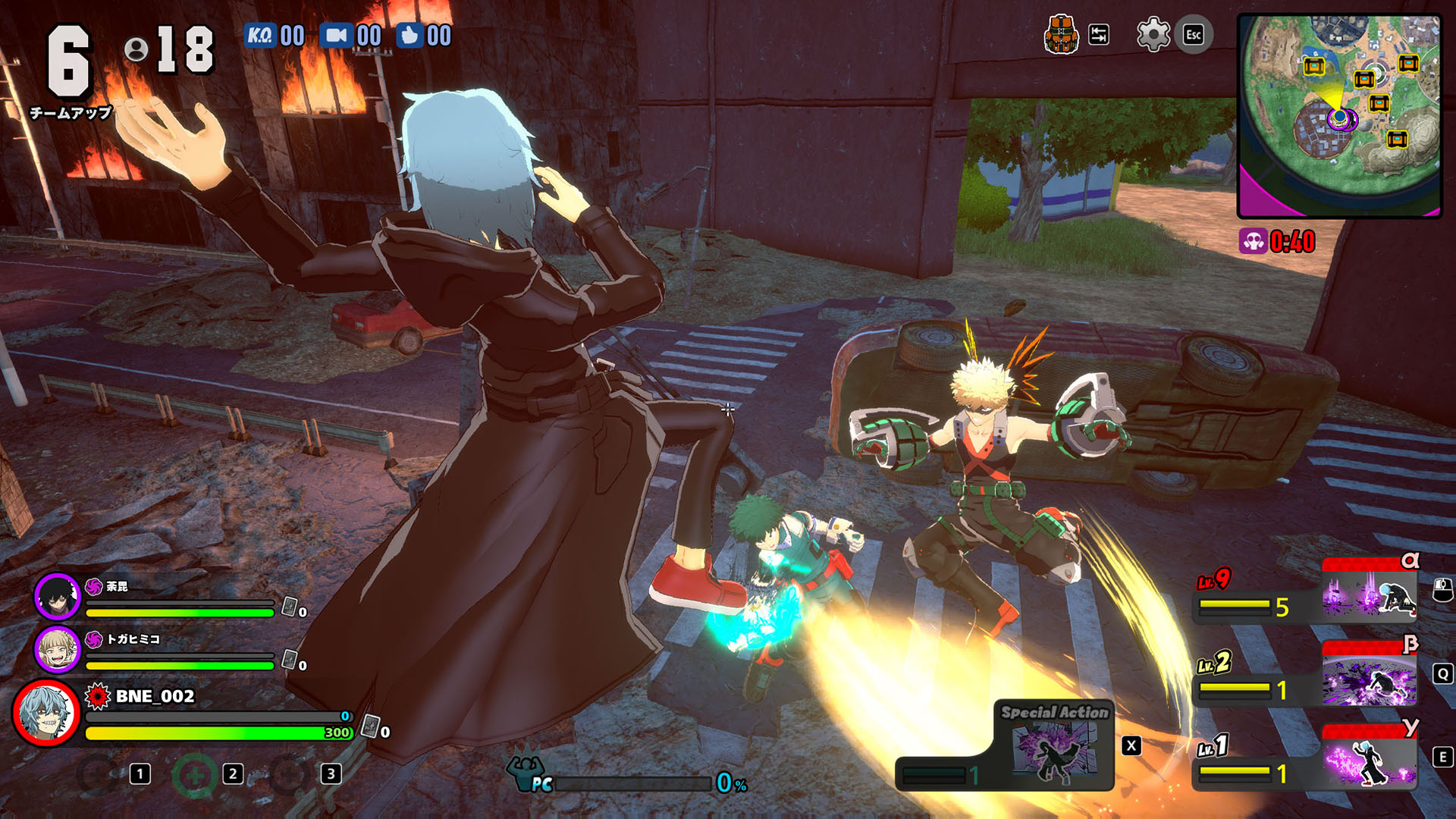Click the swap arrows icon
The width and height of the screenshot is (1456, 819).
(1099, 35)
